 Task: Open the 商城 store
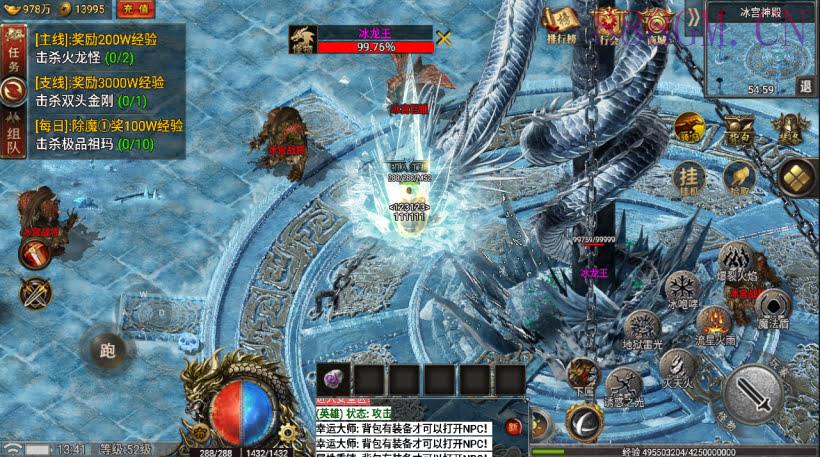[x=655, y=25]
